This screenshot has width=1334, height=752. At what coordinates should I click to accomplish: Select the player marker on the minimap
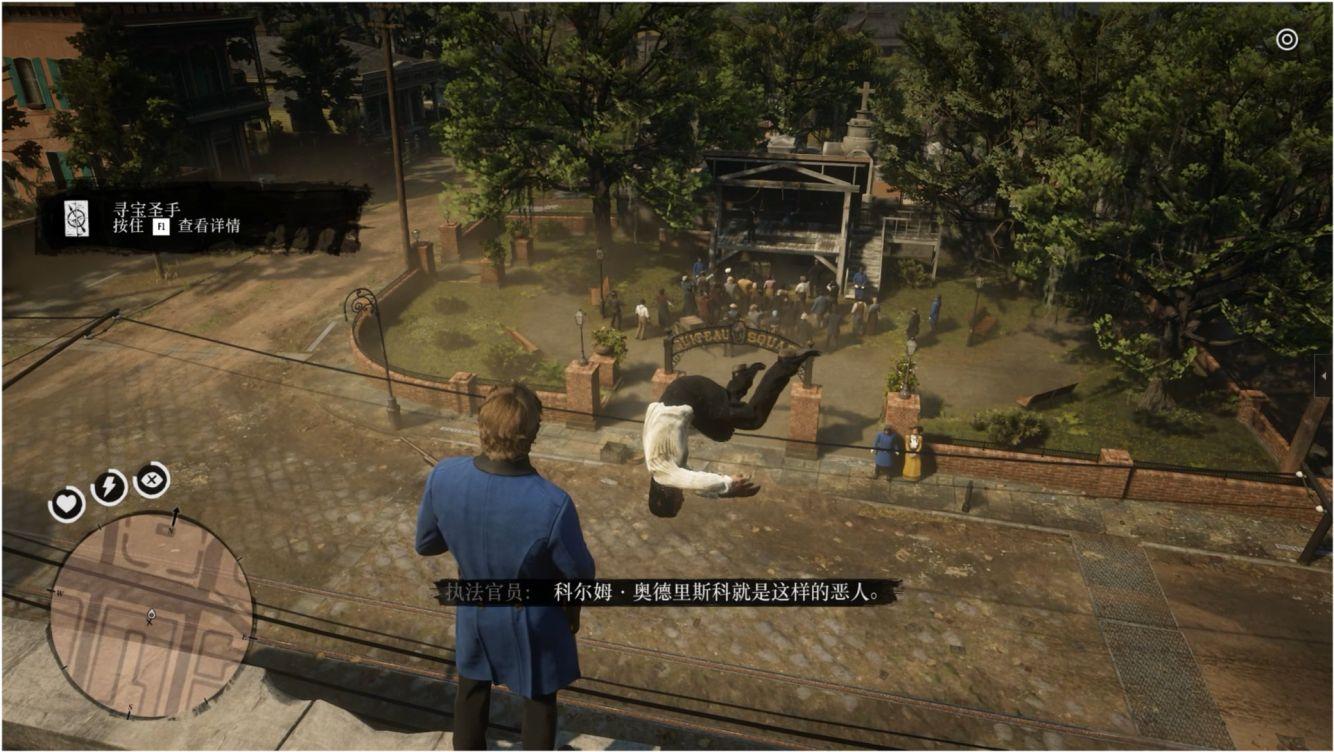[150, 615]
